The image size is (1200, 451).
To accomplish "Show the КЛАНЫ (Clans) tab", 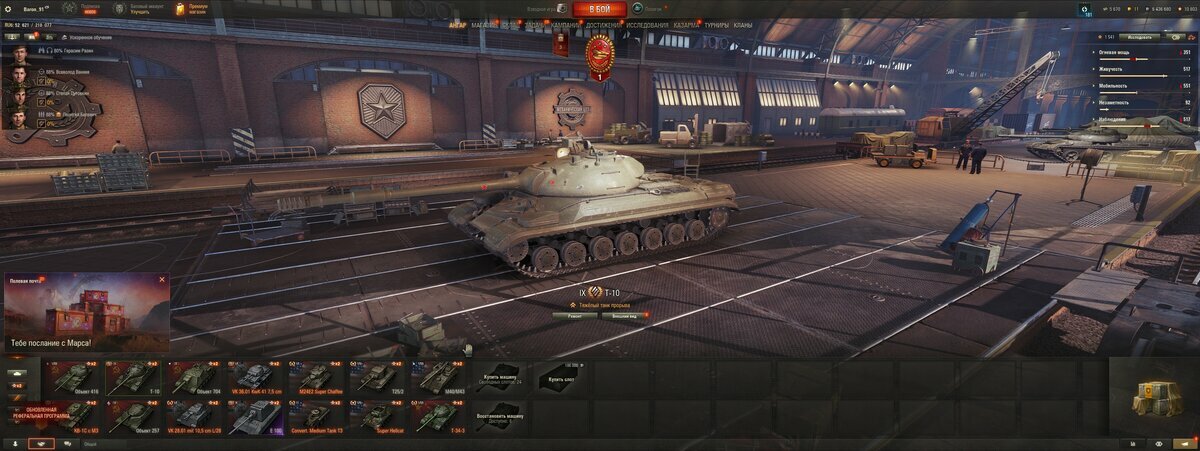I will click(x=743, y=25).
